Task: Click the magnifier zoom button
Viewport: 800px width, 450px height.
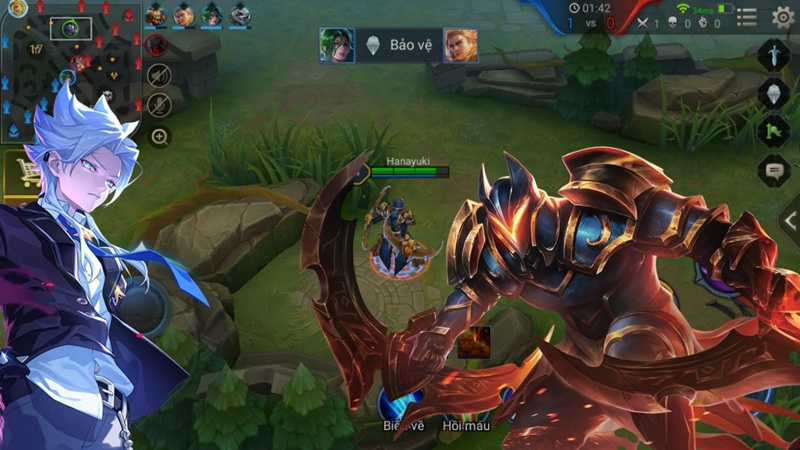Action: (159, 137)
